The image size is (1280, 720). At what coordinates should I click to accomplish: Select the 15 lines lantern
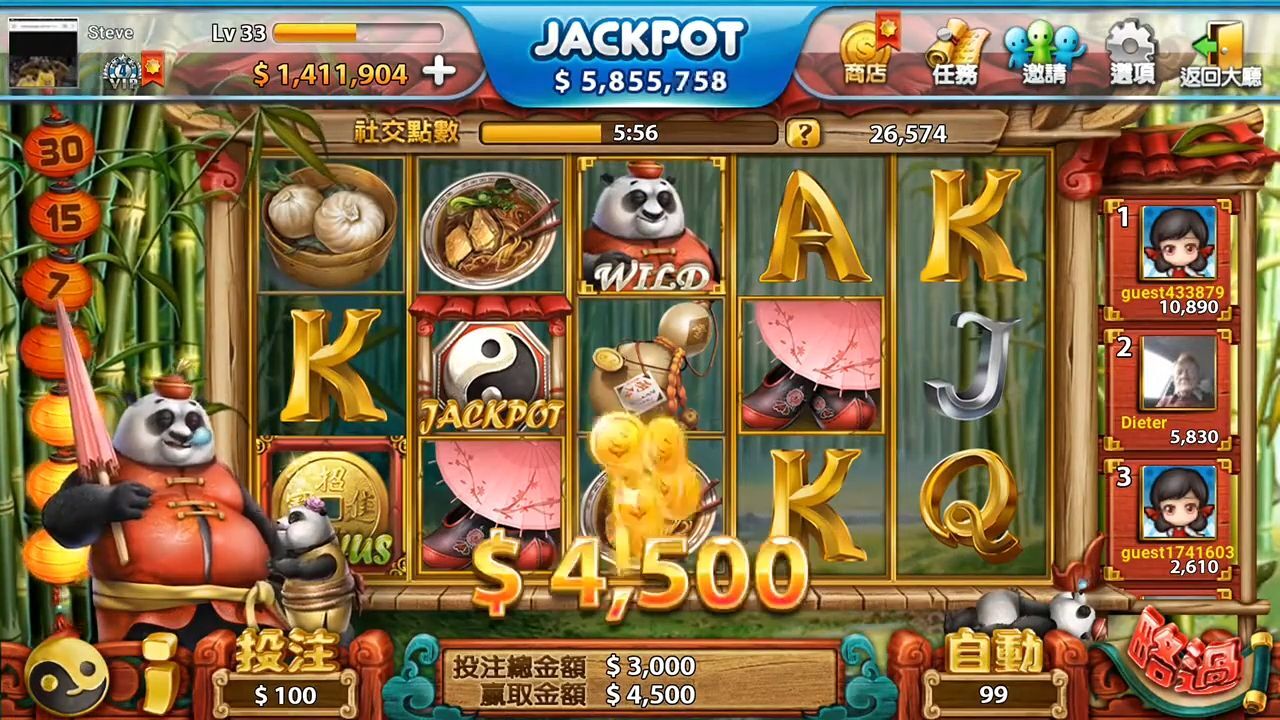coord(64,217)
